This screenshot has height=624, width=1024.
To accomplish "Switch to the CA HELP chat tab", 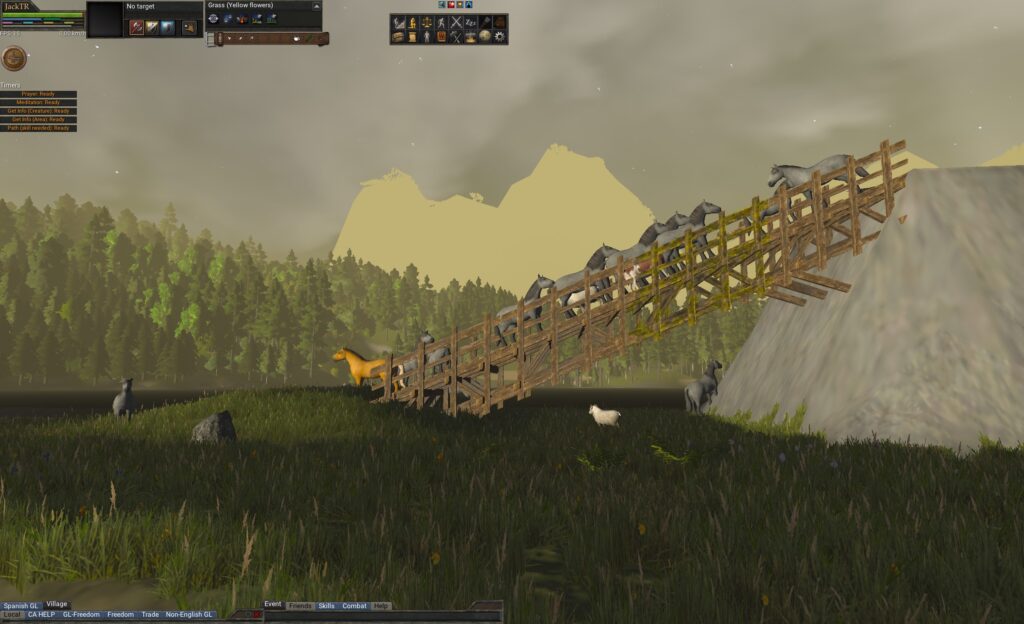I will [41, 615].
